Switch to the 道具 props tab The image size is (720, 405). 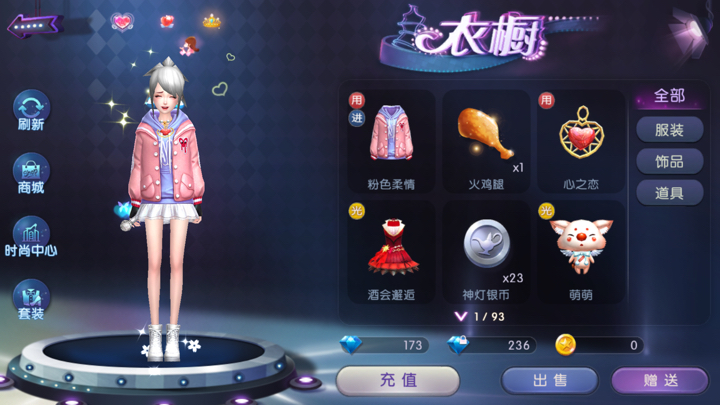pyautogui.click(x=670, y=193)
